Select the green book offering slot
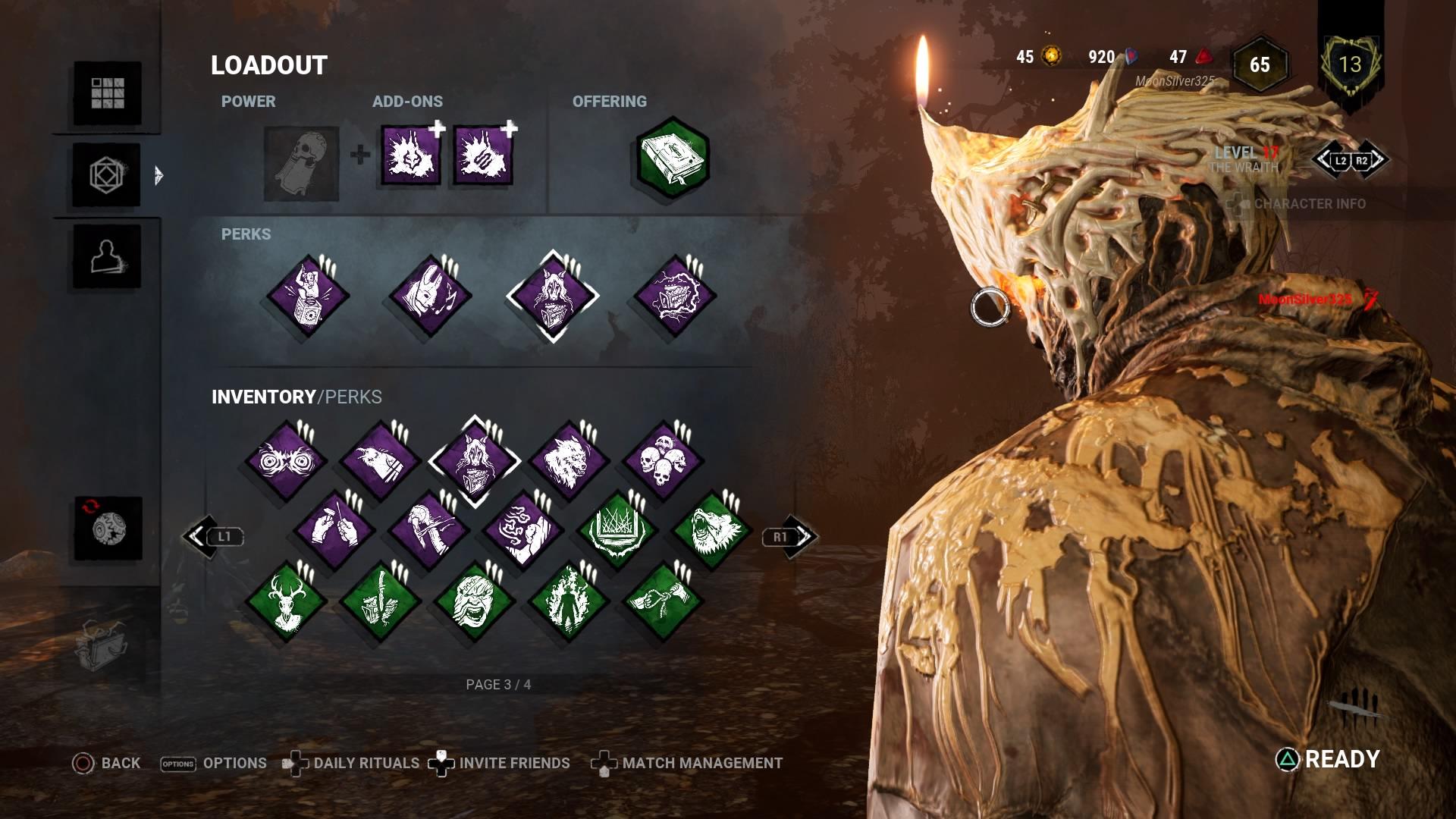This screenshot has height=819, width=1456. [x=672, y=158]
